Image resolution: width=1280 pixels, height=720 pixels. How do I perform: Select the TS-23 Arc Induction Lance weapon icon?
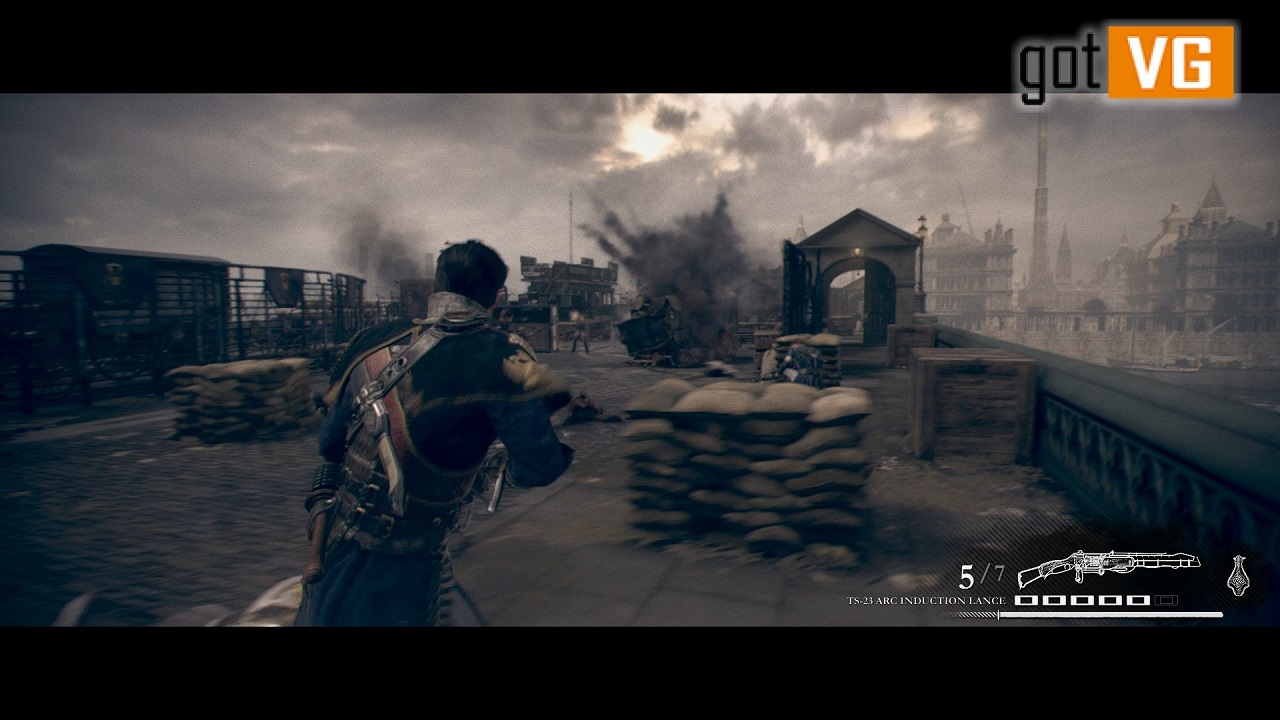click(1108, 567)
